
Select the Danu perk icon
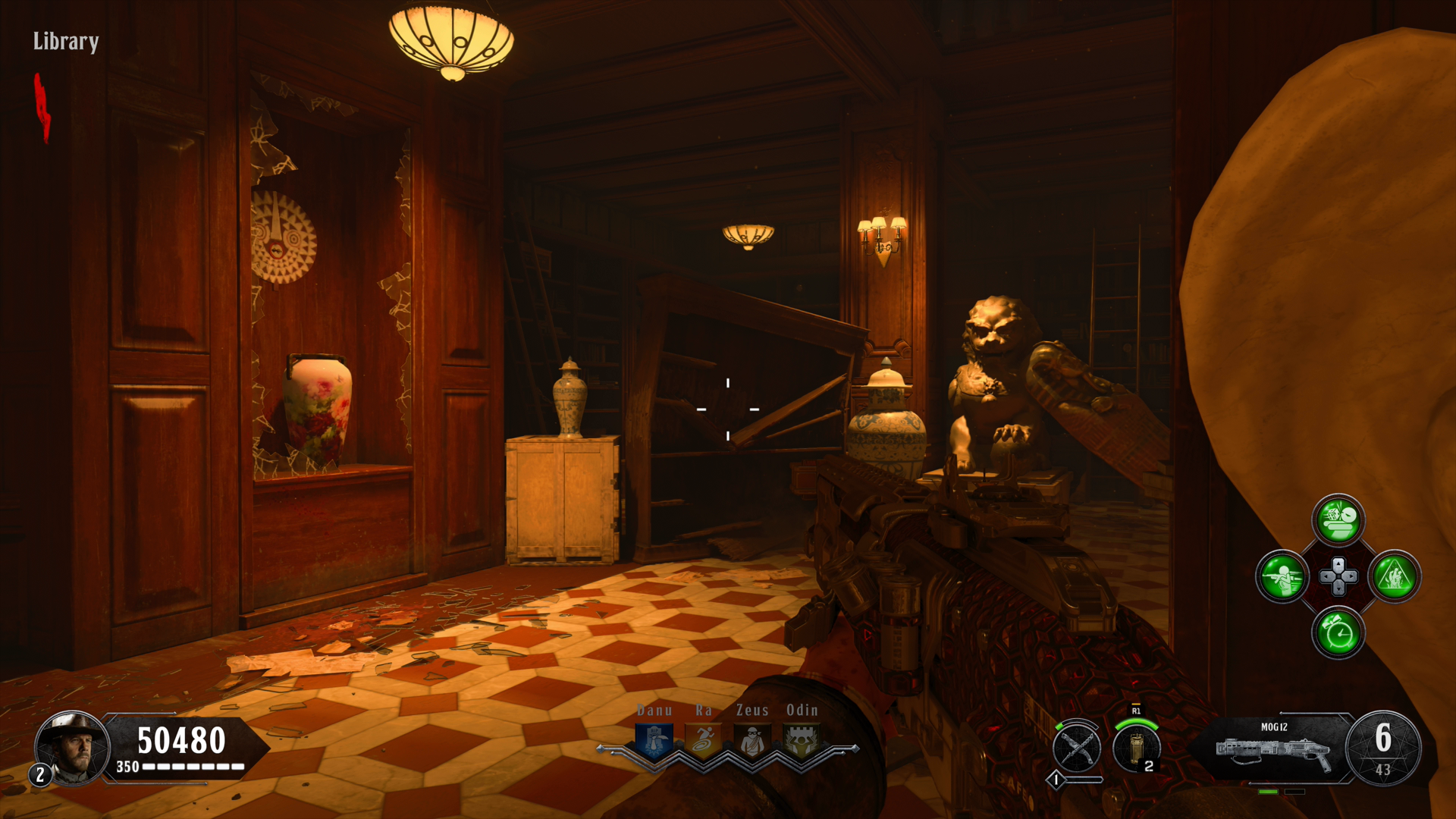point(654,740)
